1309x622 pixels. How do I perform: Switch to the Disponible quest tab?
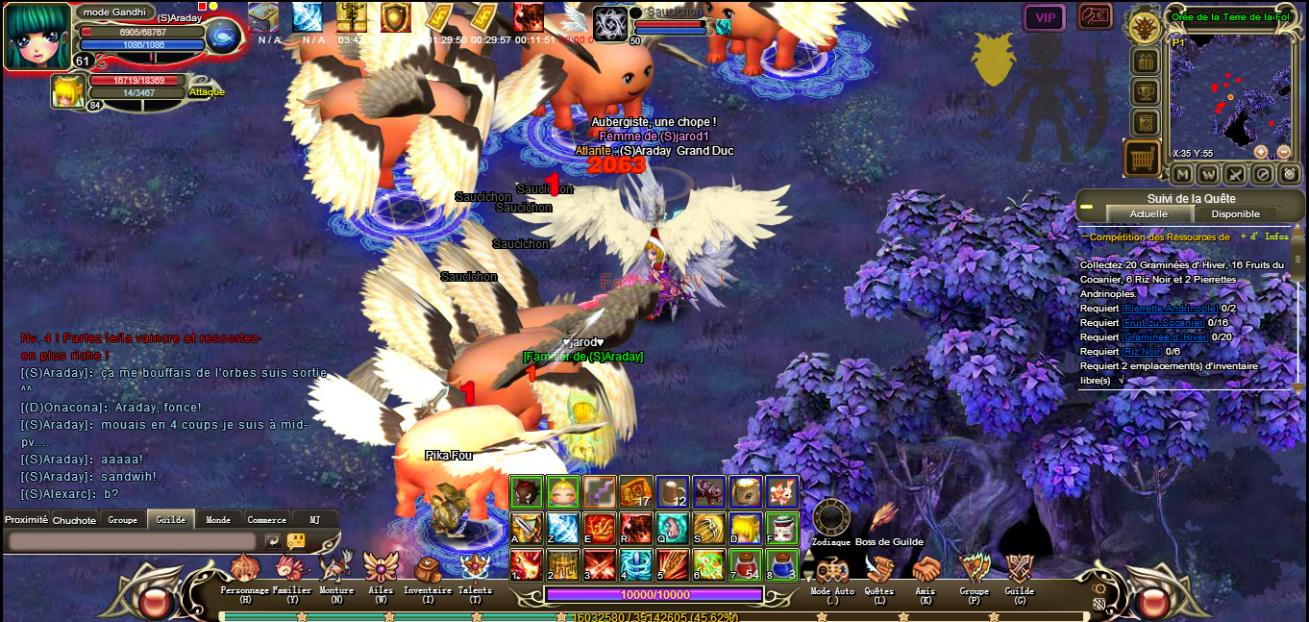[x=1235, y=214]
